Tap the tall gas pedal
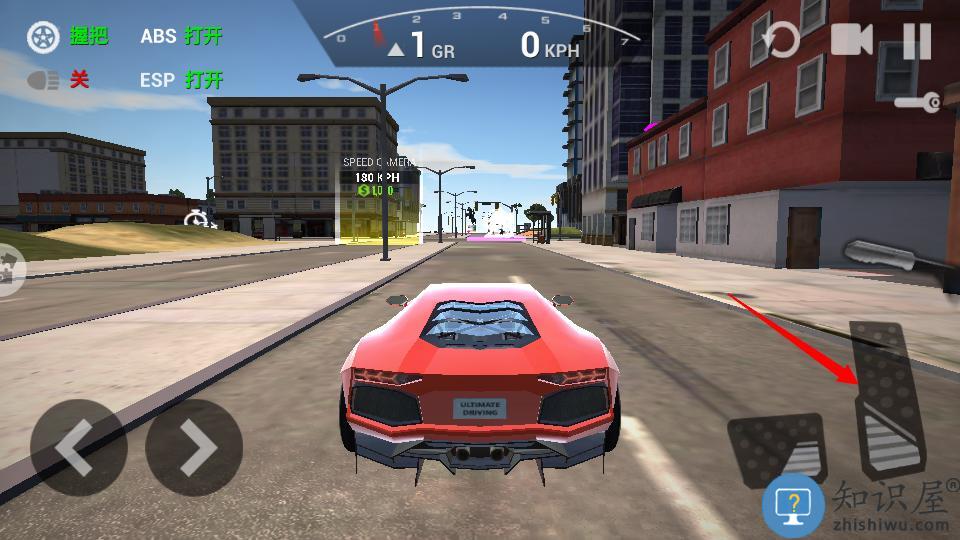 (x=886, y=400)
